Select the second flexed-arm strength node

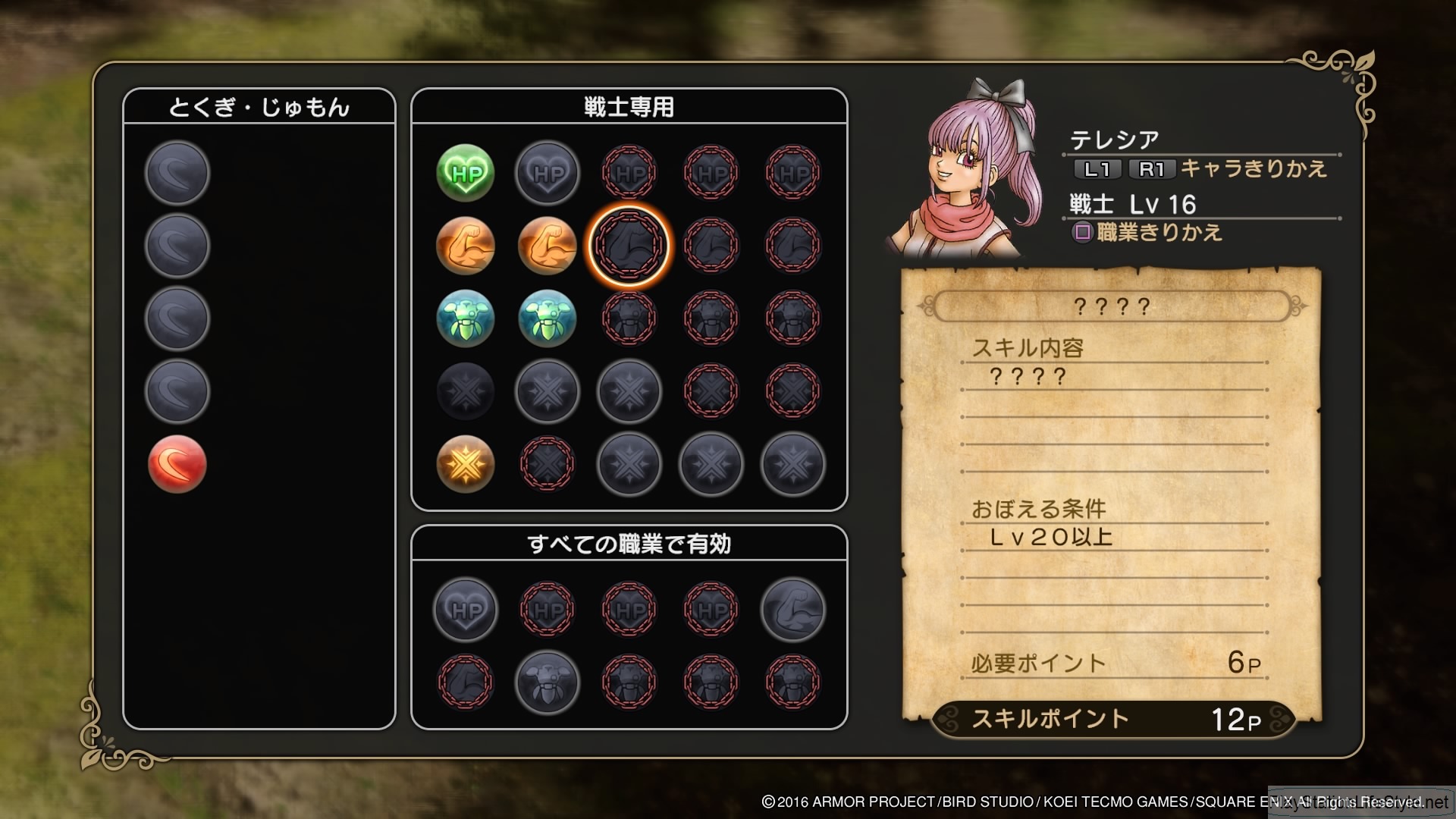click(547, 246)
